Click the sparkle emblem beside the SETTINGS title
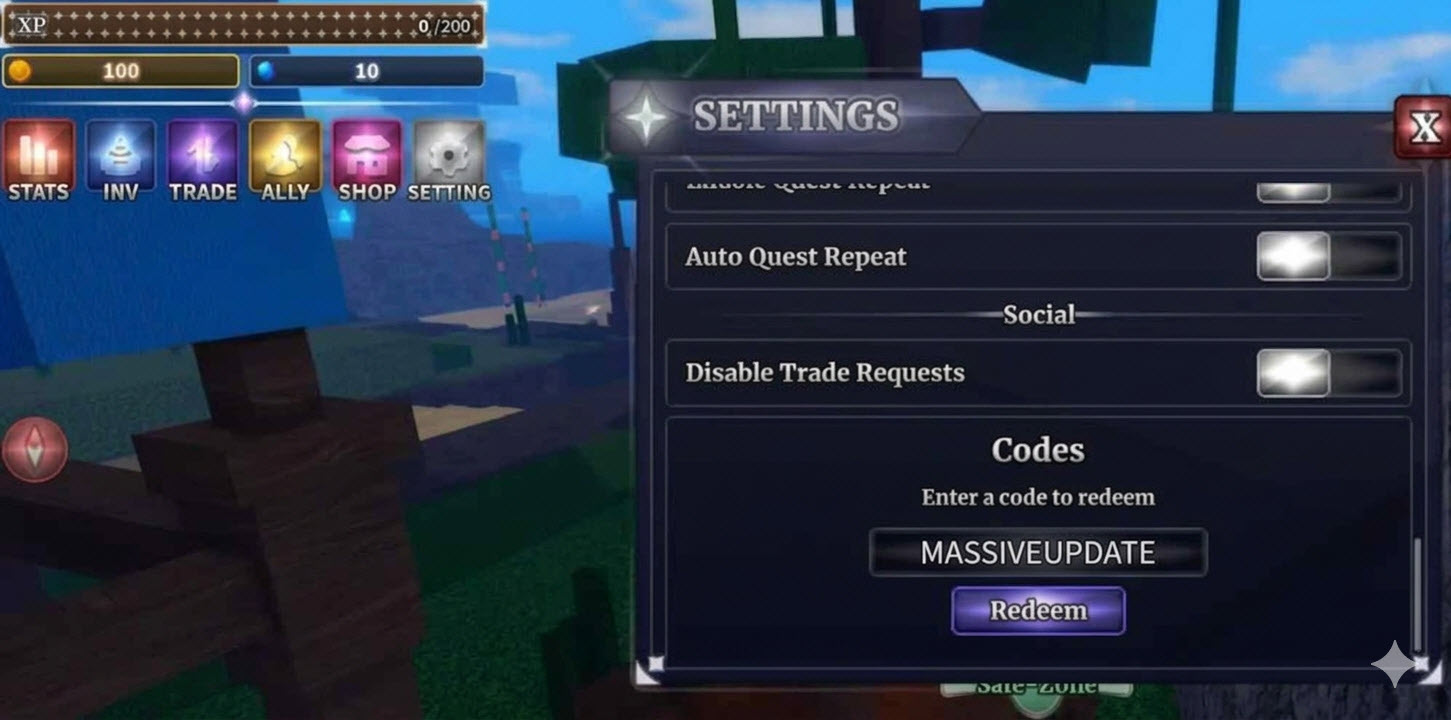Viewport: 1451px width, 720px height. [646, 116]
